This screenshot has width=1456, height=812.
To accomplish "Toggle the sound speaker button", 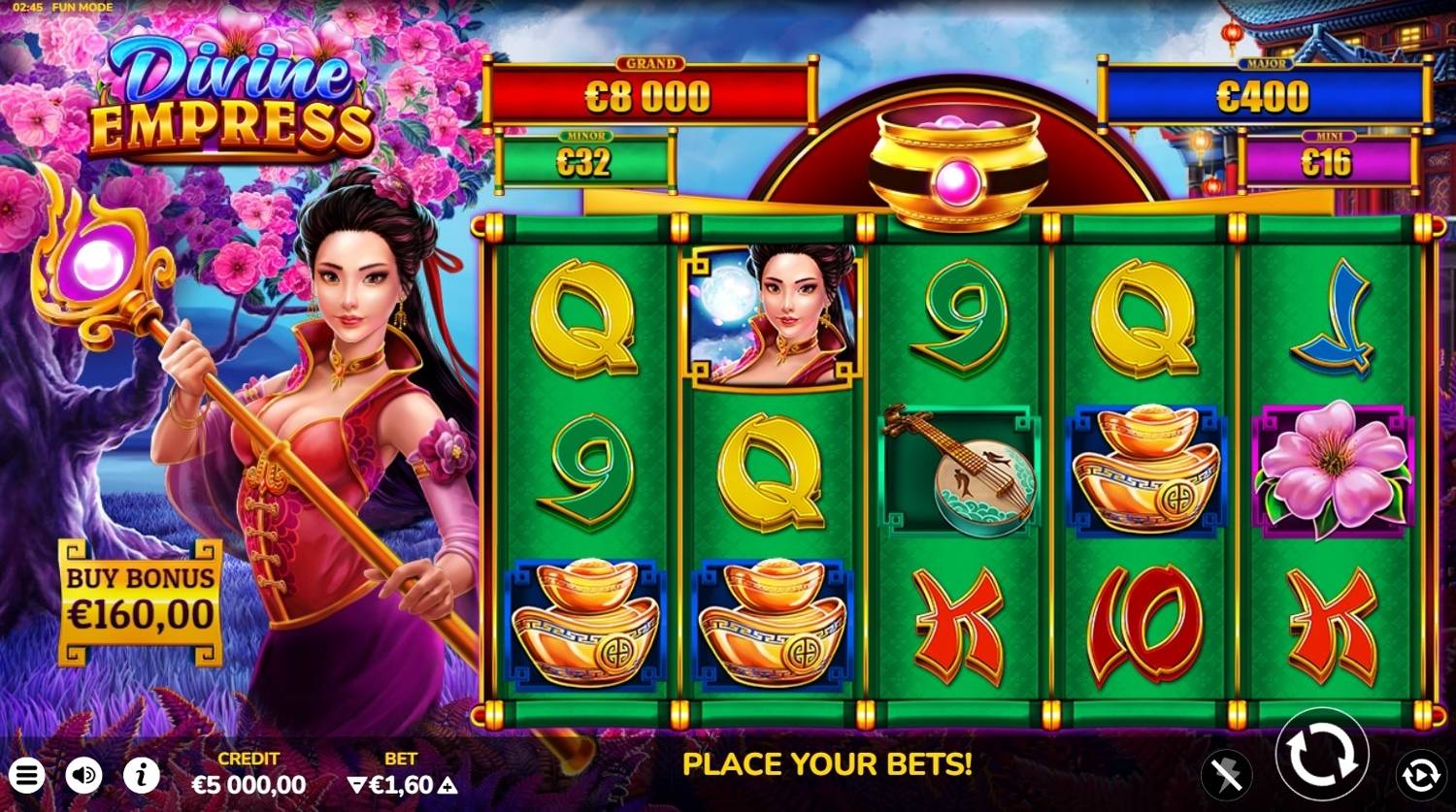I will [x=84, y=775].
